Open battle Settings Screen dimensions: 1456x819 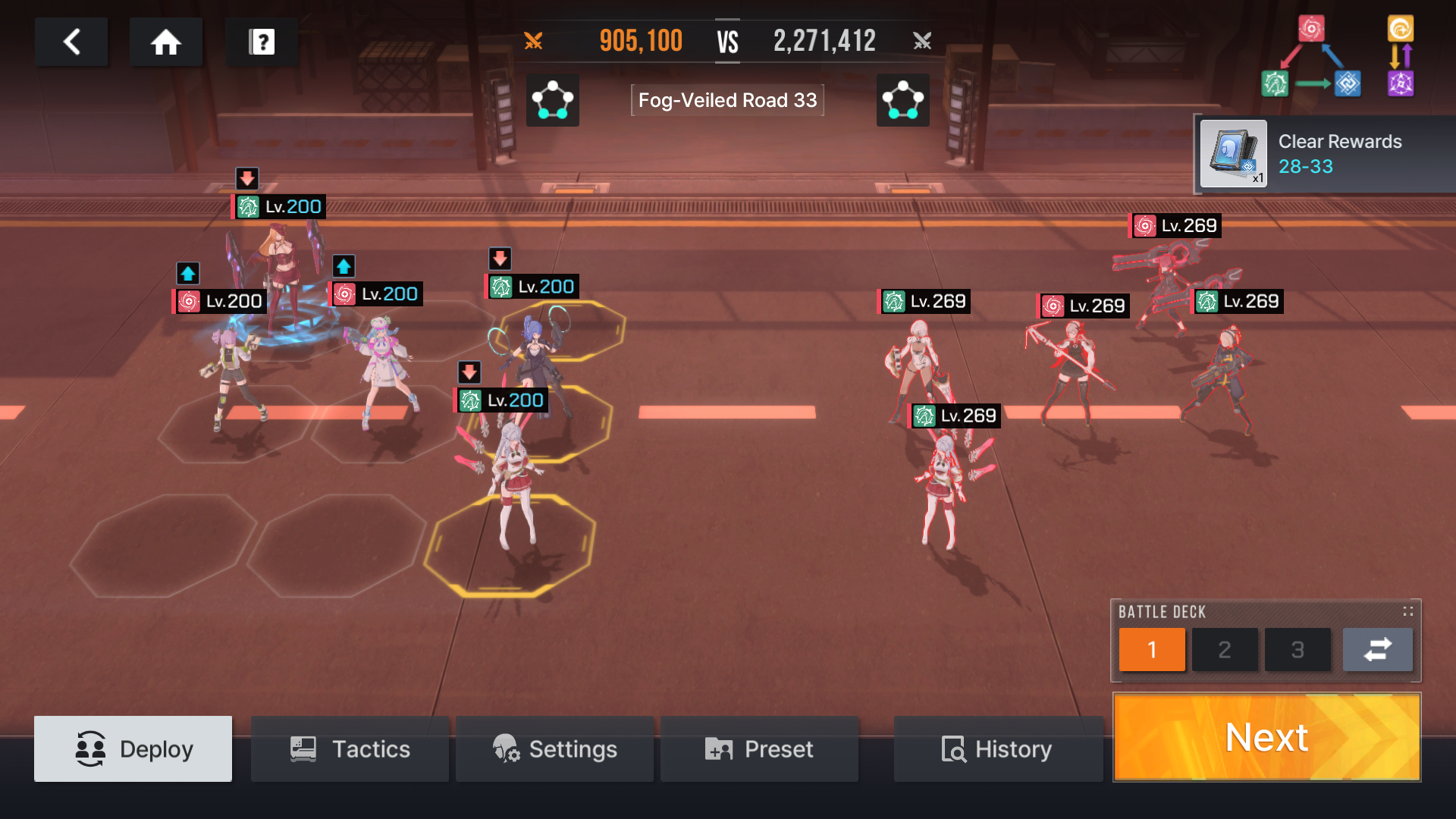(x=554, y=749)
